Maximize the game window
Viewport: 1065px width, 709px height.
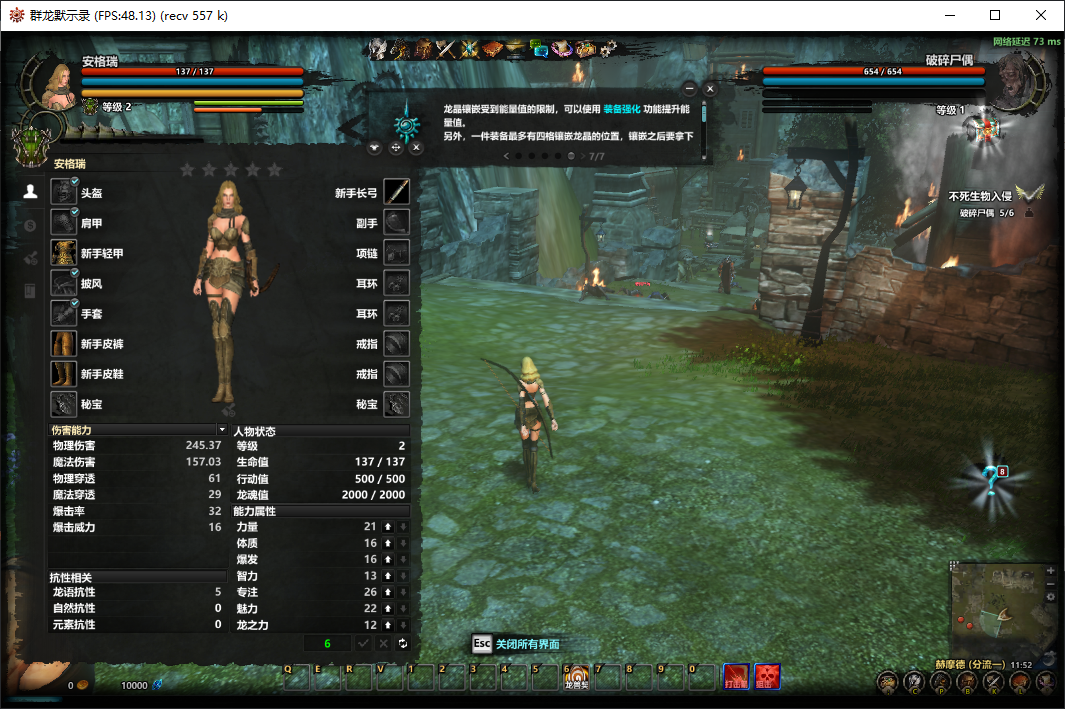tap(995, 15)
